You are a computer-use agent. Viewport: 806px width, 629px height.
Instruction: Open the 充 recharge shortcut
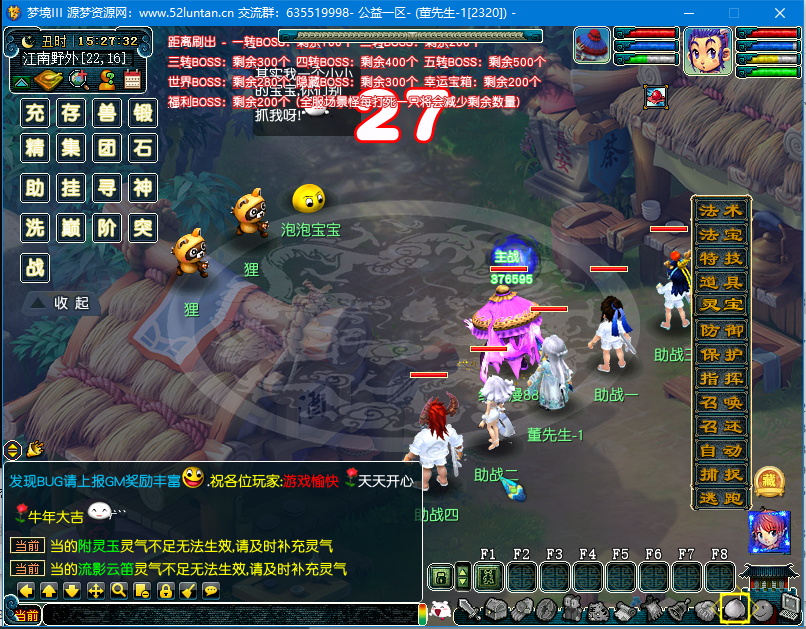[x=36, y=112]
